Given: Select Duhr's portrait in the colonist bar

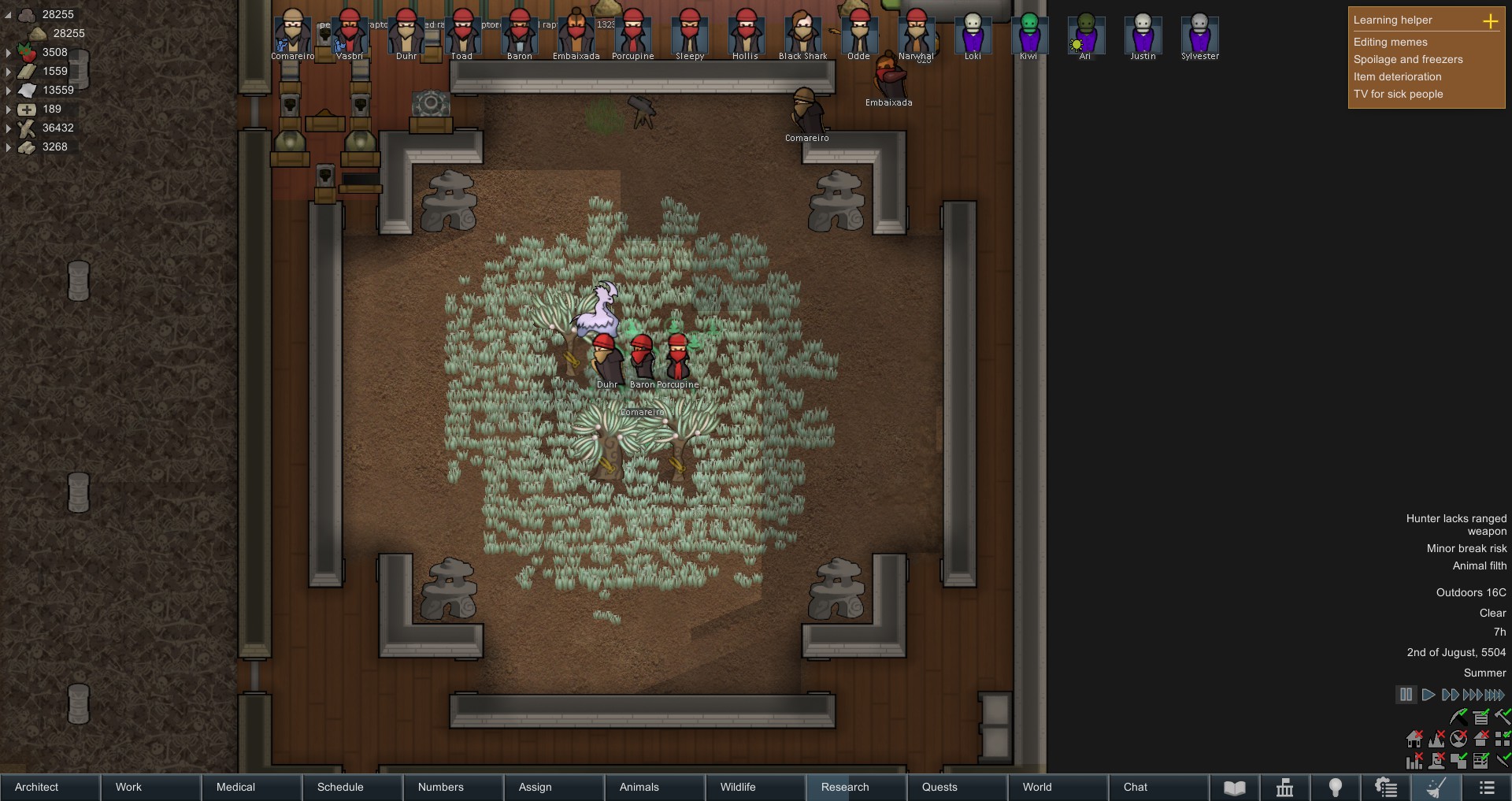Looking at the screenshot, I should (406, 35).
